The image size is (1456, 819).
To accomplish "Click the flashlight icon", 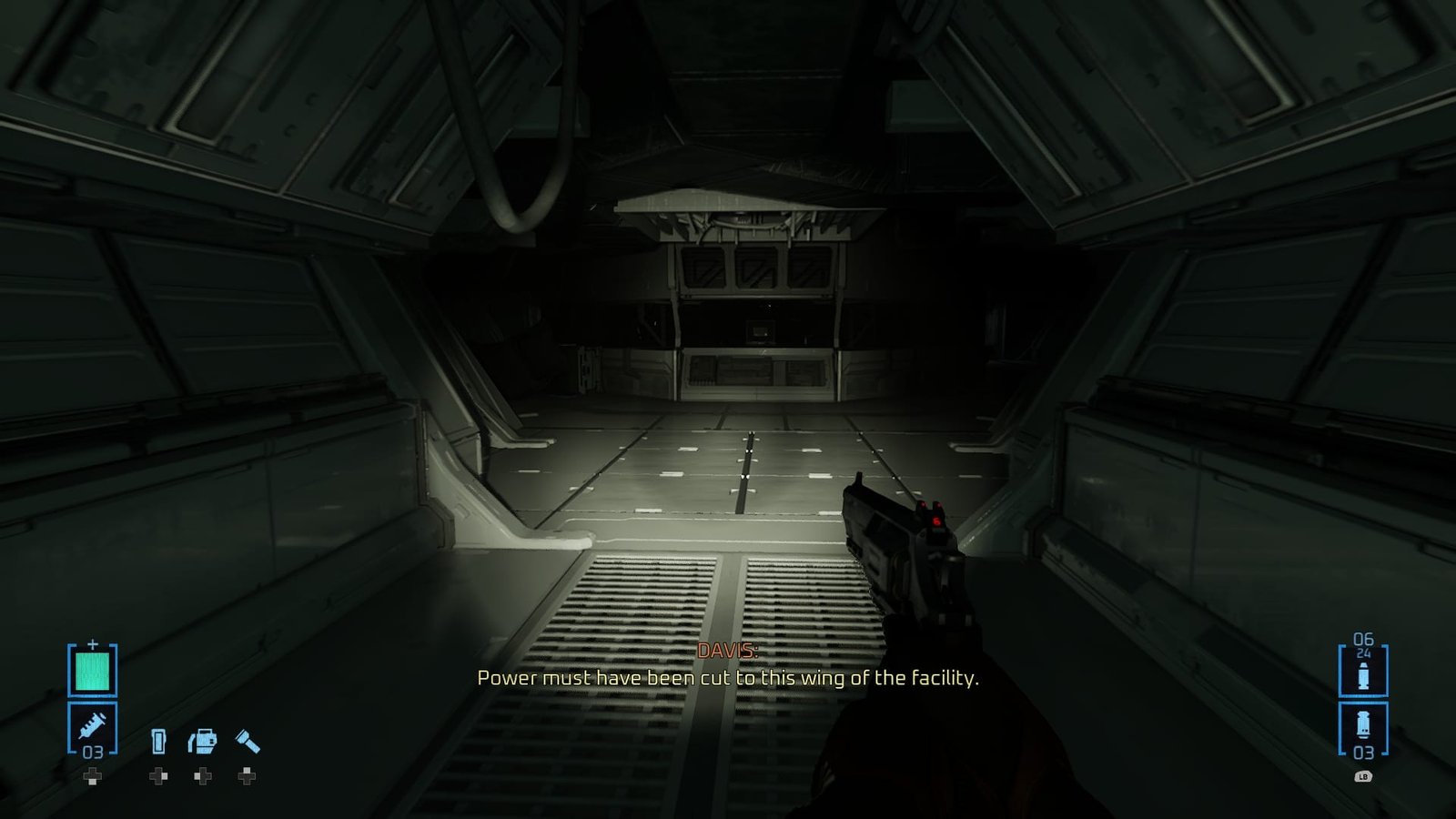I will [247, 742].
